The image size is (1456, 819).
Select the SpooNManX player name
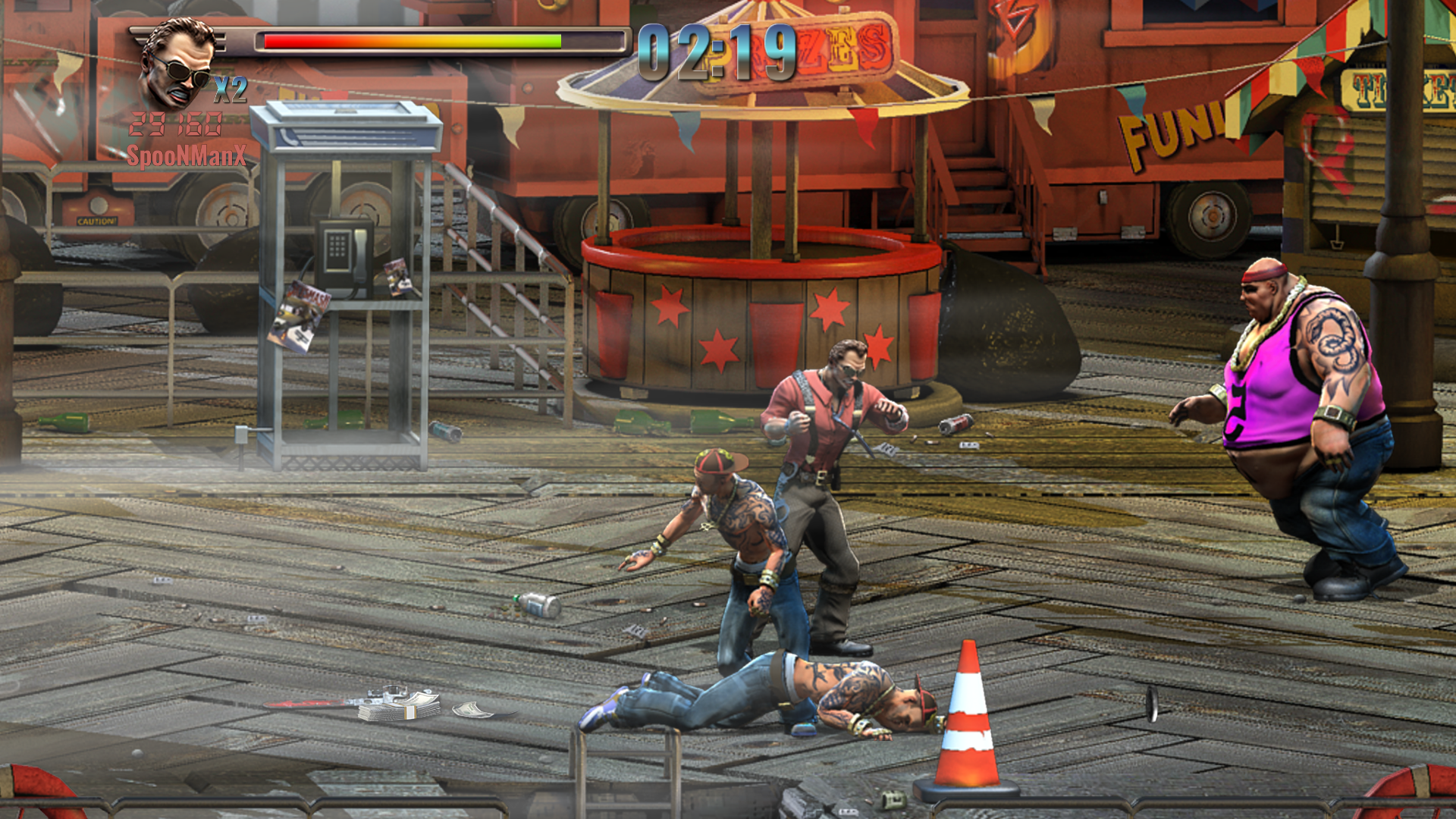[186, 156]
